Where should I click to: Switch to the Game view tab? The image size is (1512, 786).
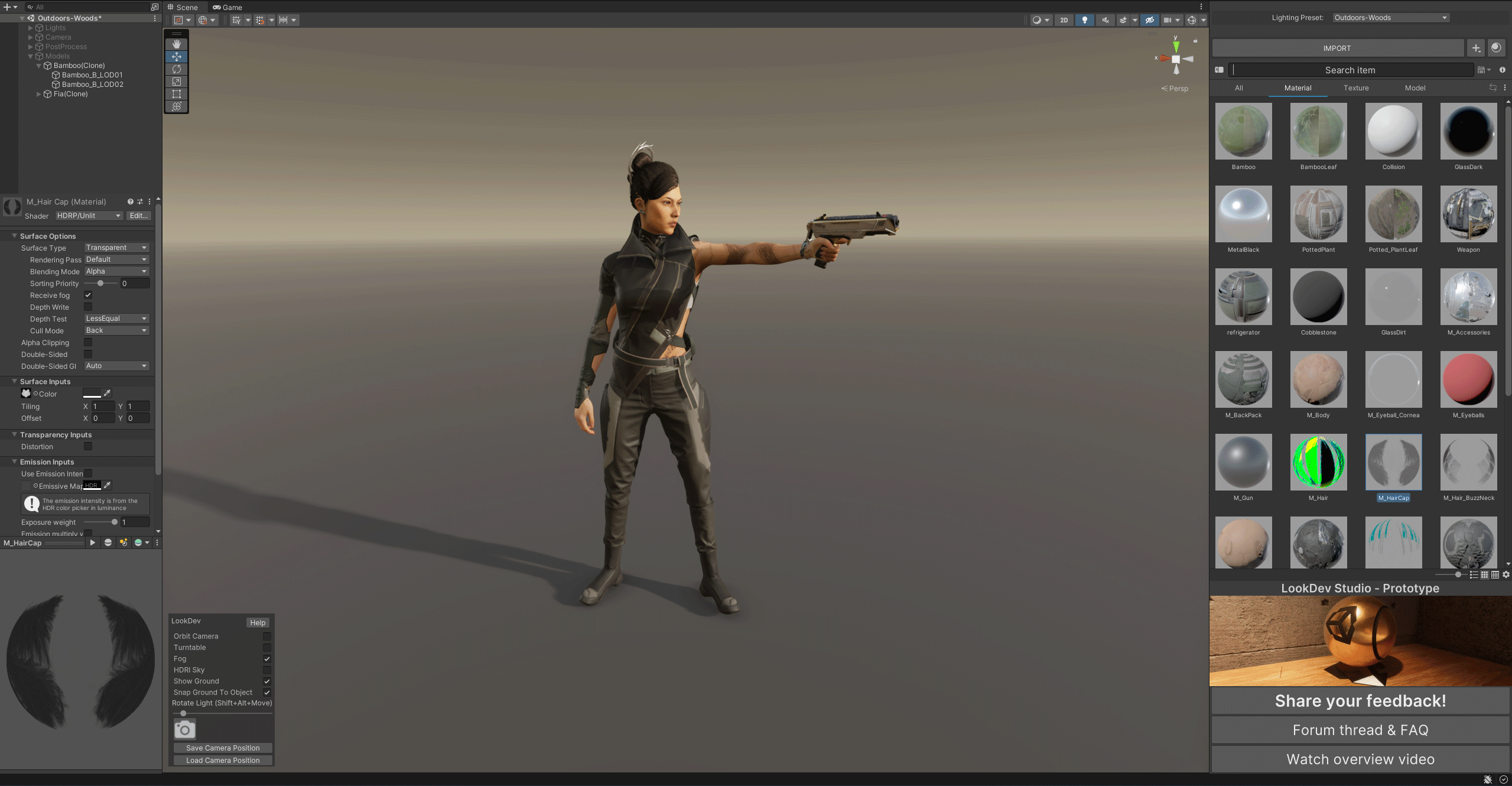pos(228,8)
